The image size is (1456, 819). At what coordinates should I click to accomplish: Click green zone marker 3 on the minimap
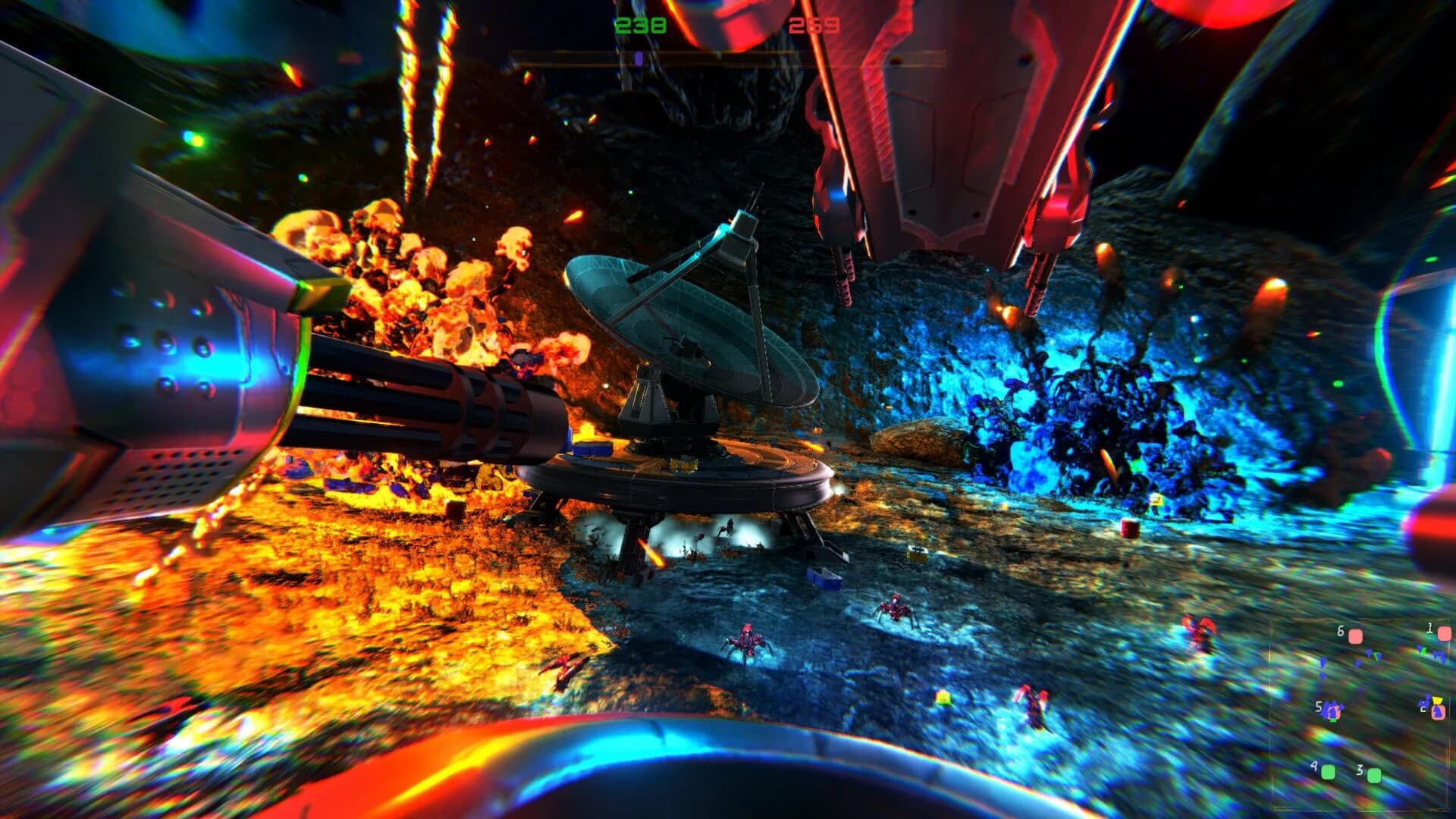[1374, 777]
